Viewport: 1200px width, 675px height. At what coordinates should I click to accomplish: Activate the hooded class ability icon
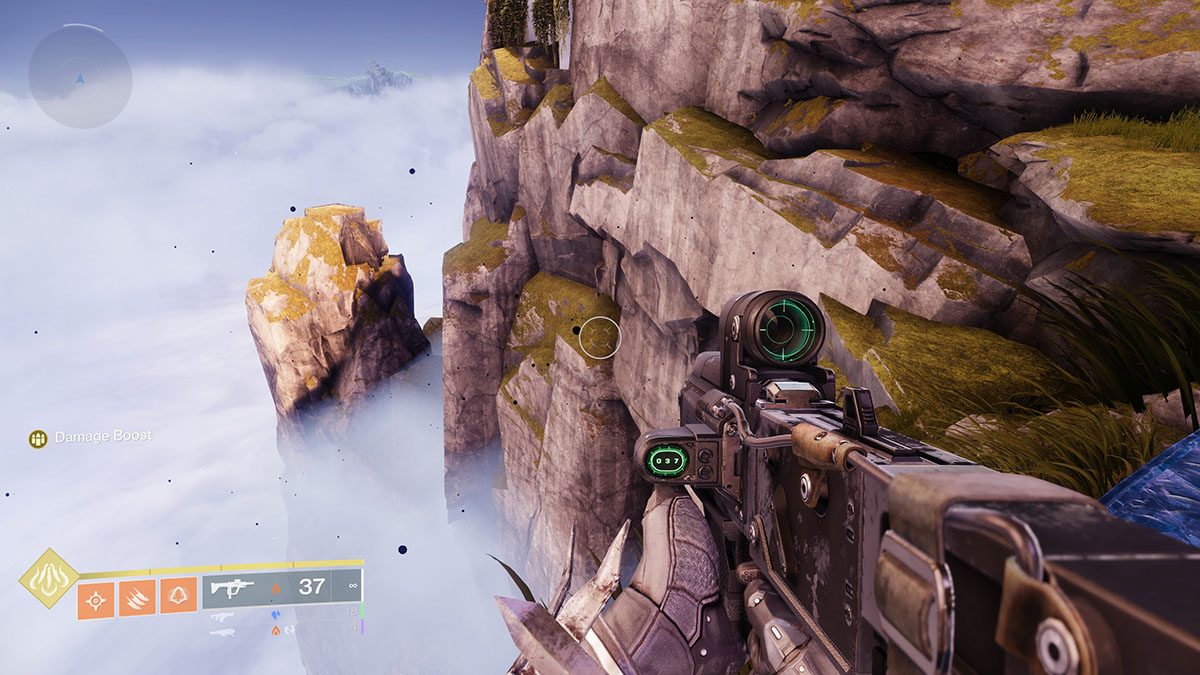click(x=178, y=596)
